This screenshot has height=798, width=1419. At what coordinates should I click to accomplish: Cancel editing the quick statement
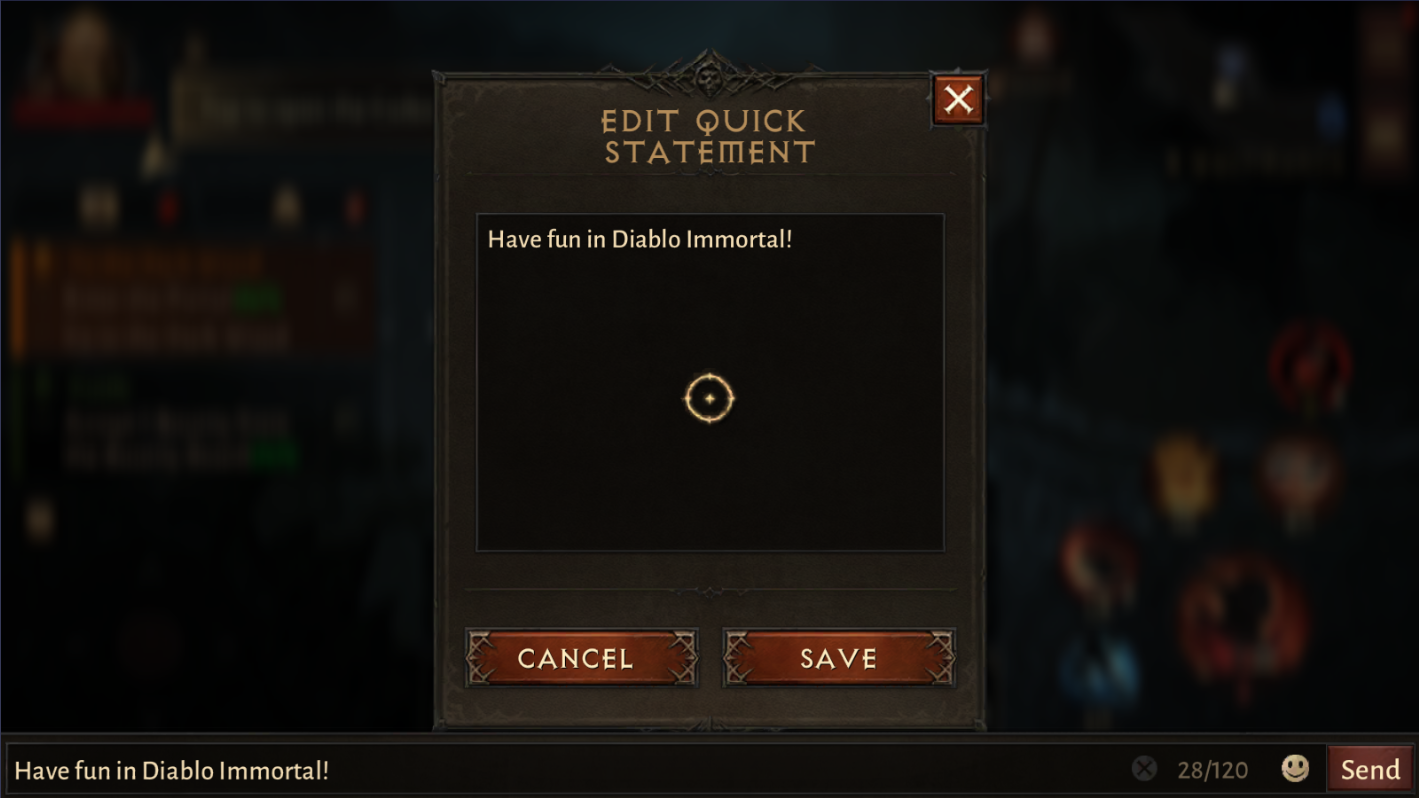[x=581, y=659]
